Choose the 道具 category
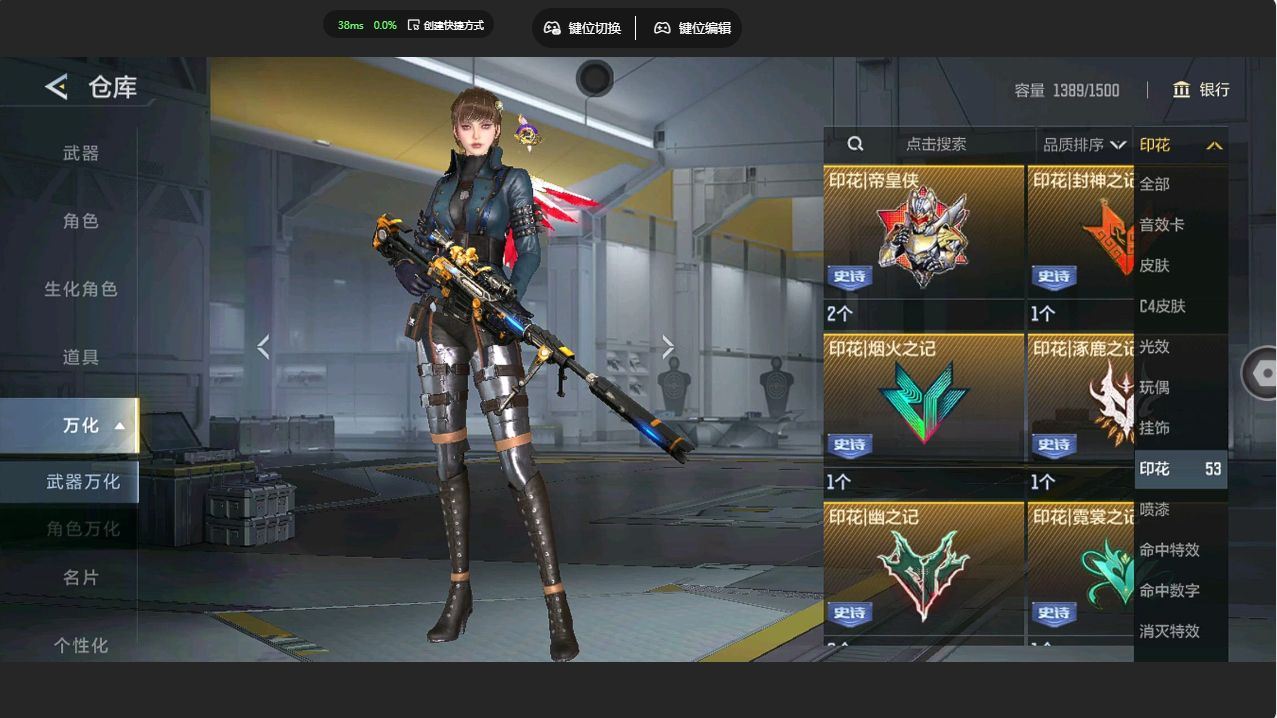 click(x=81, y=357)
